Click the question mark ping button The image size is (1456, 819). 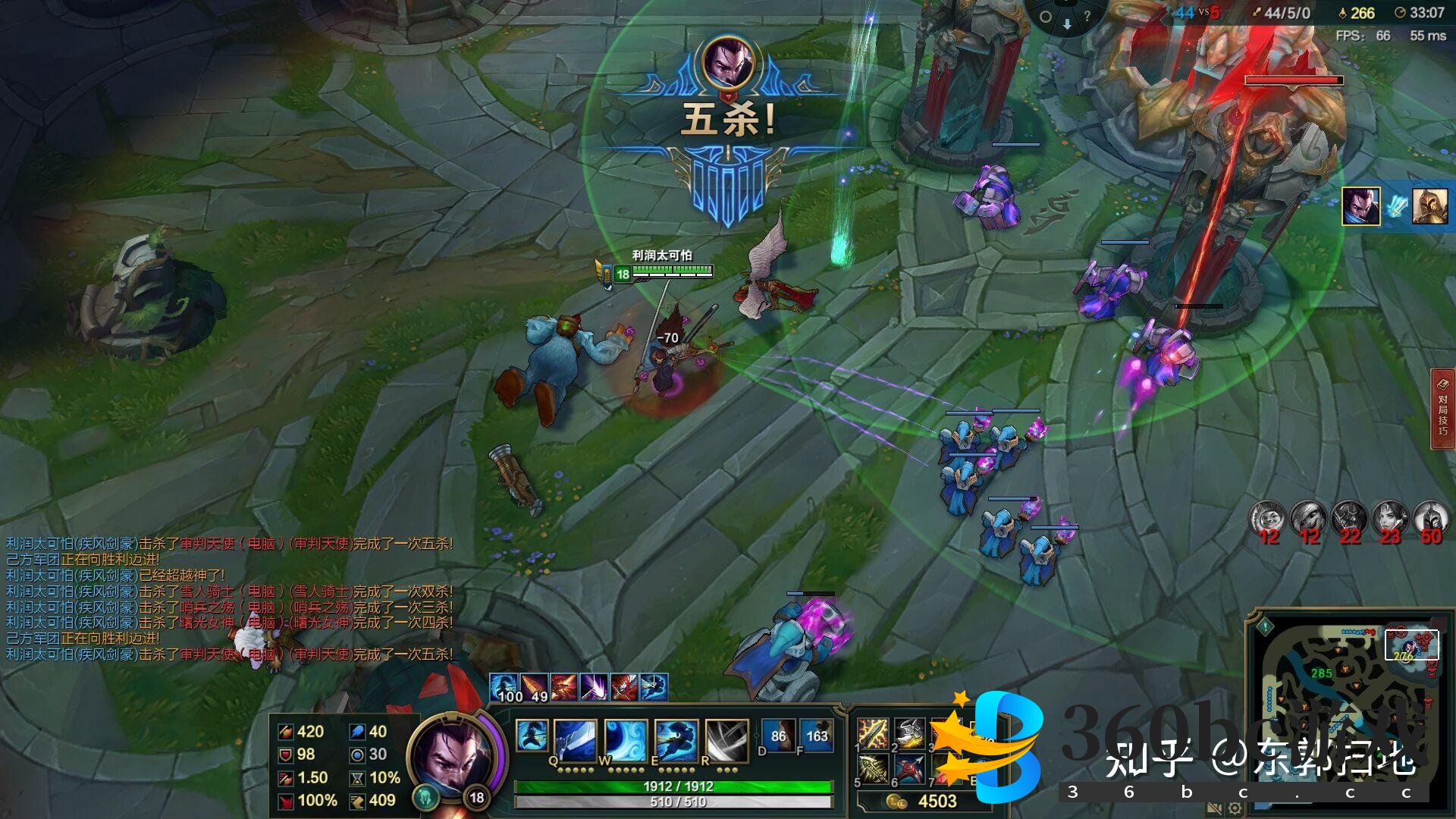(x=1087, y=15)
